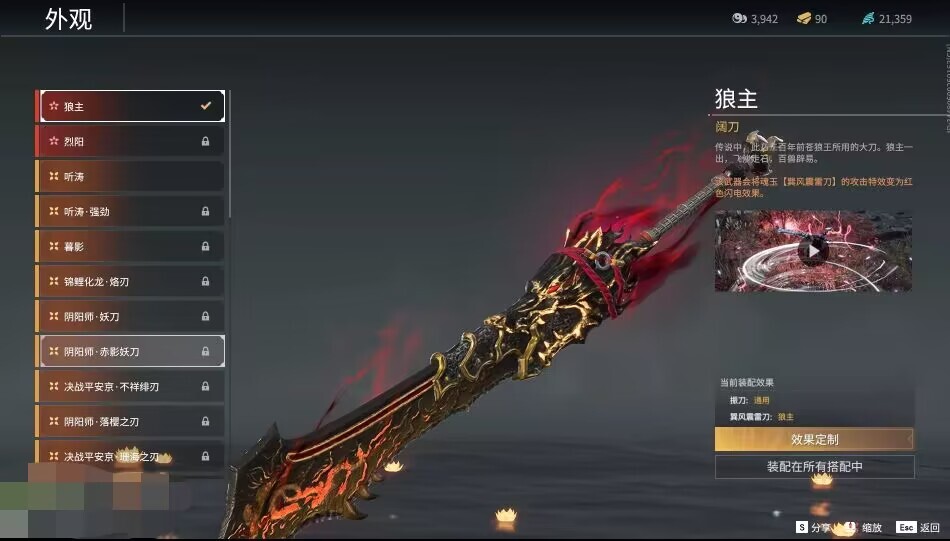Open the 分享 share option
The height and width of the screenshot is (541, 950).
814,527
